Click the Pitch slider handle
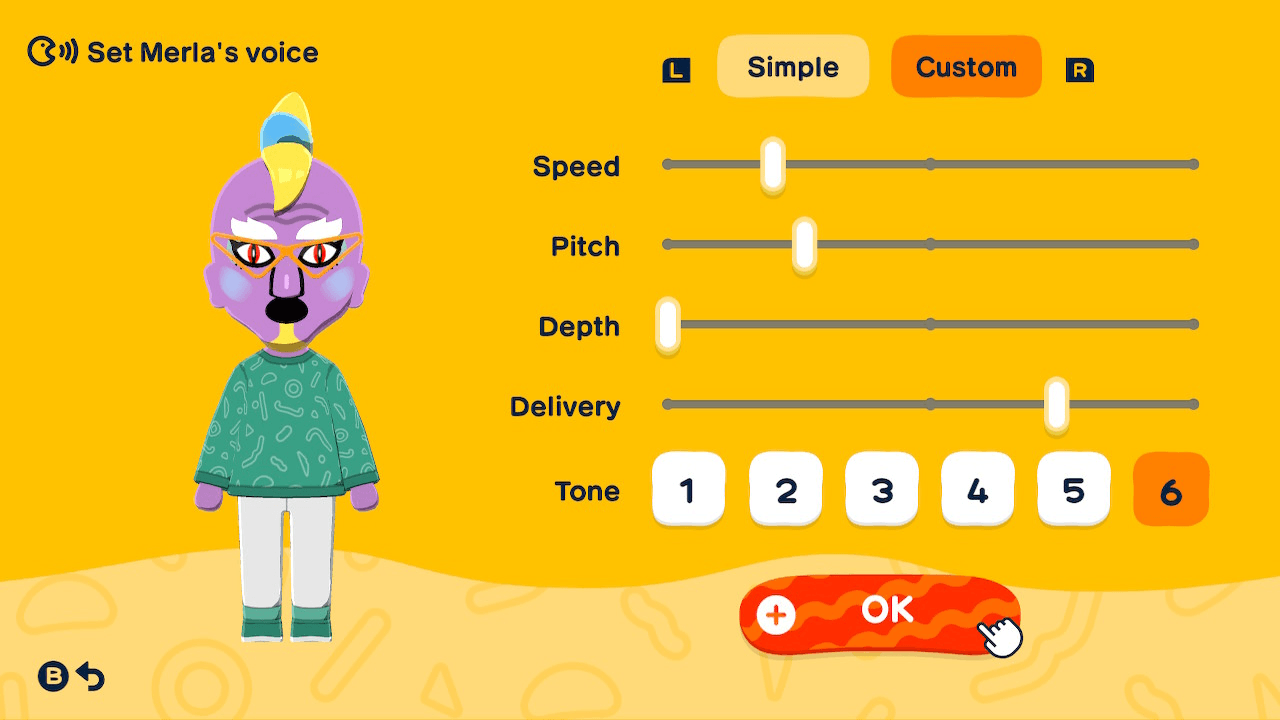The image size is (1280, 720). pyautogui.click(x=803, y=244)
